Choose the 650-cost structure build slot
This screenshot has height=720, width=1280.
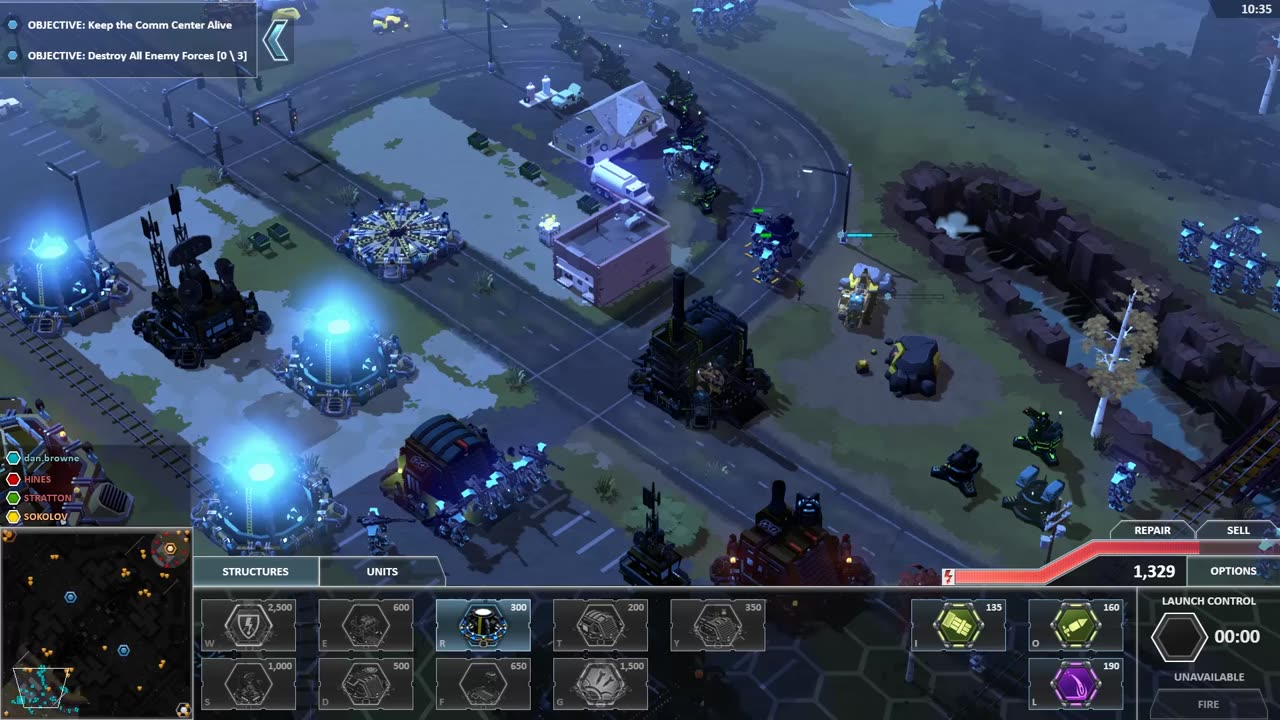pyautogui.click(x=483, y=684)
